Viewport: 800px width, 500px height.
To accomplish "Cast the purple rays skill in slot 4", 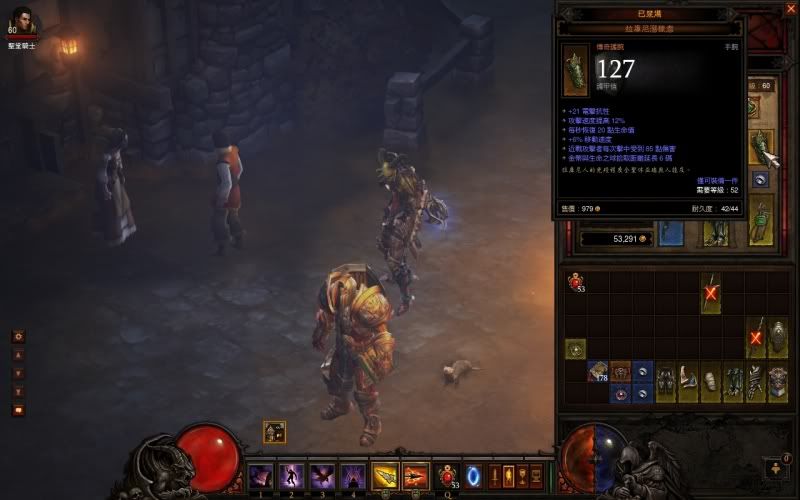I will pyautogui.click(x=352, y=475).
